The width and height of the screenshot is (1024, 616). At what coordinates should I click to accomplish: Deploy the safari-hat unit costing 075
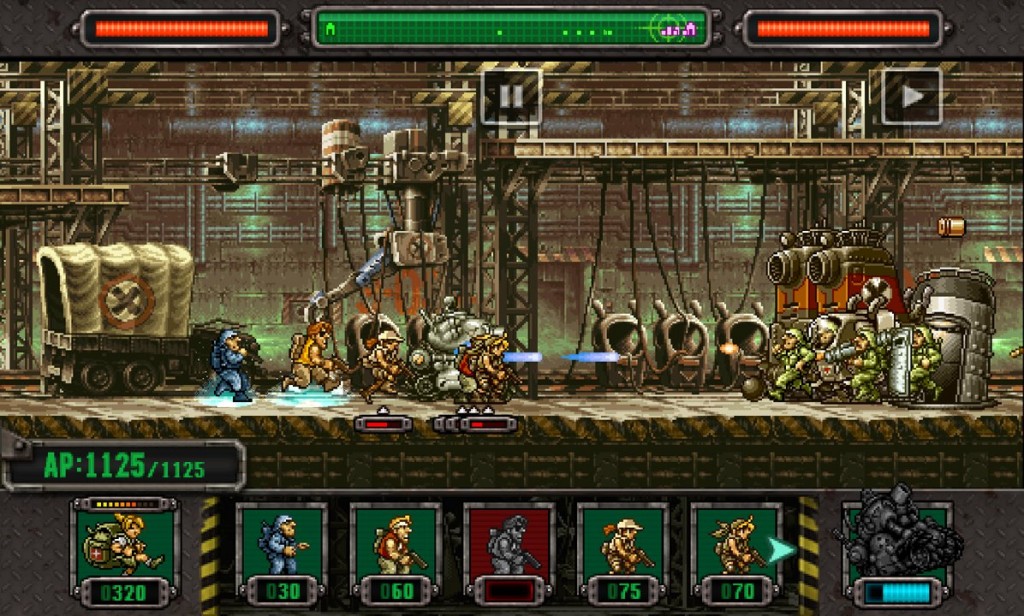pyautogui.click(x=623, y=553)
